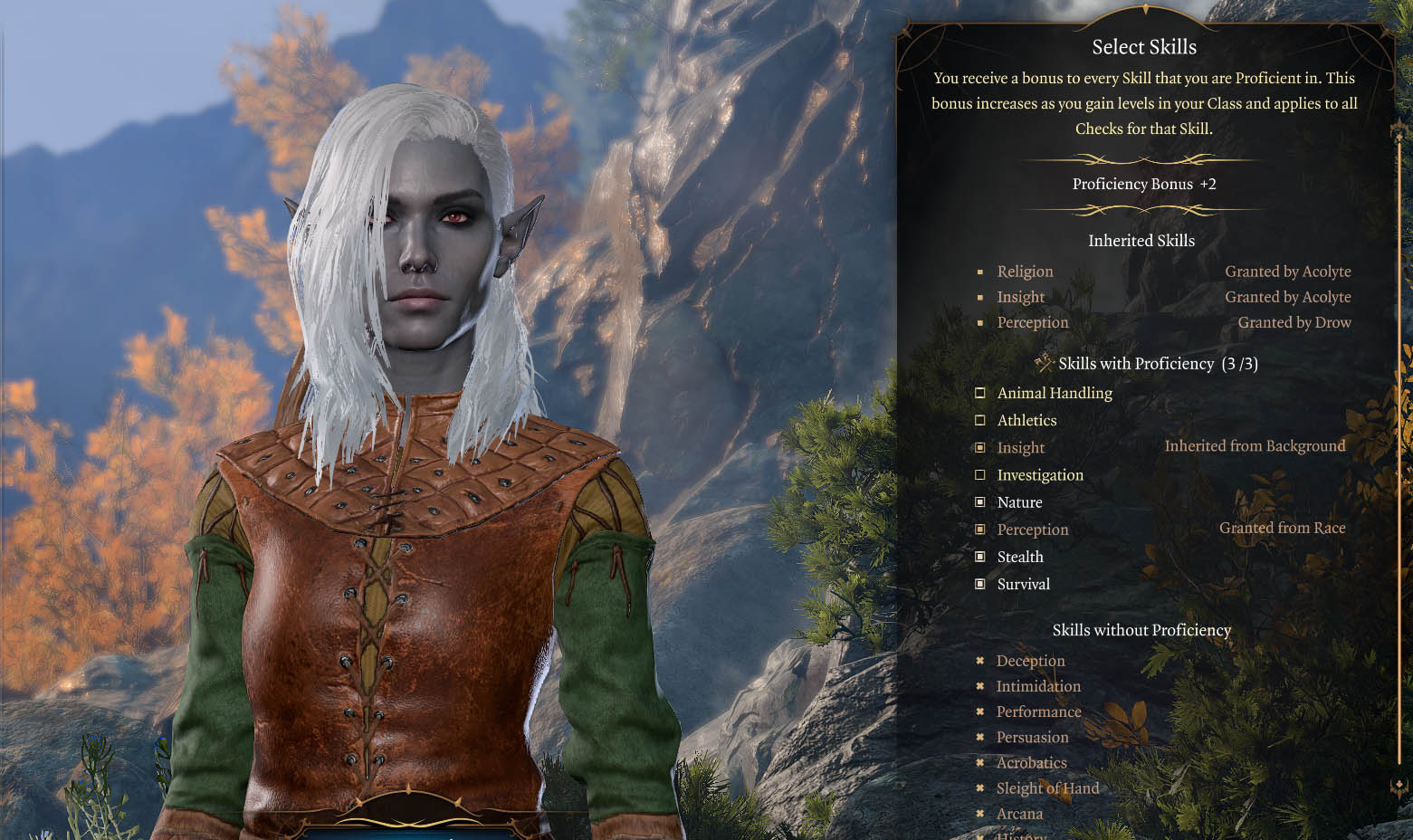Click the crossed-axes Skills with Proficiency icon
1413x840 pixels.
[x=1046, y=362]
